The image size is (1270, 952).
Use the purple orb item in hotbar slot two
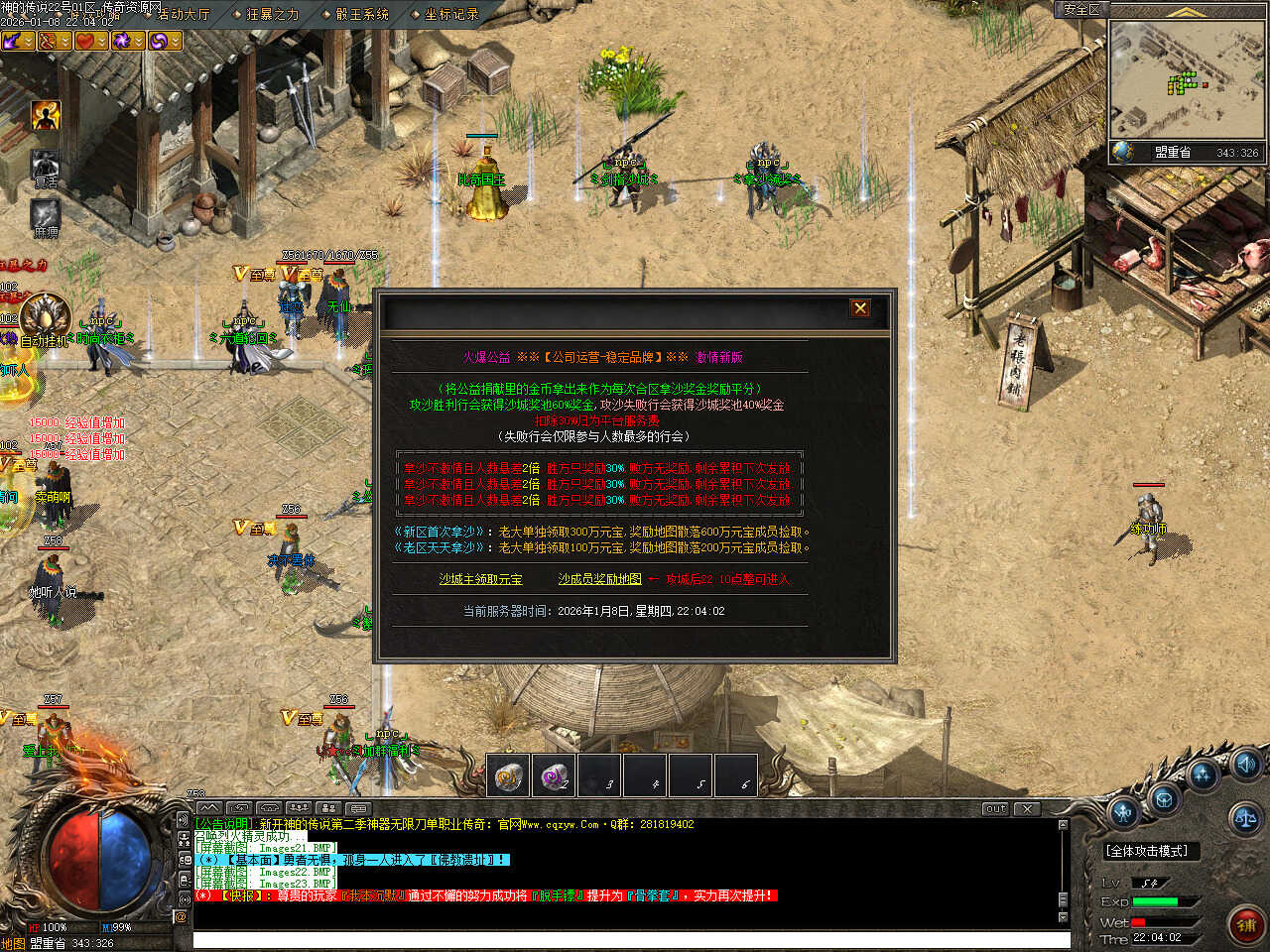tap(554, 775)
